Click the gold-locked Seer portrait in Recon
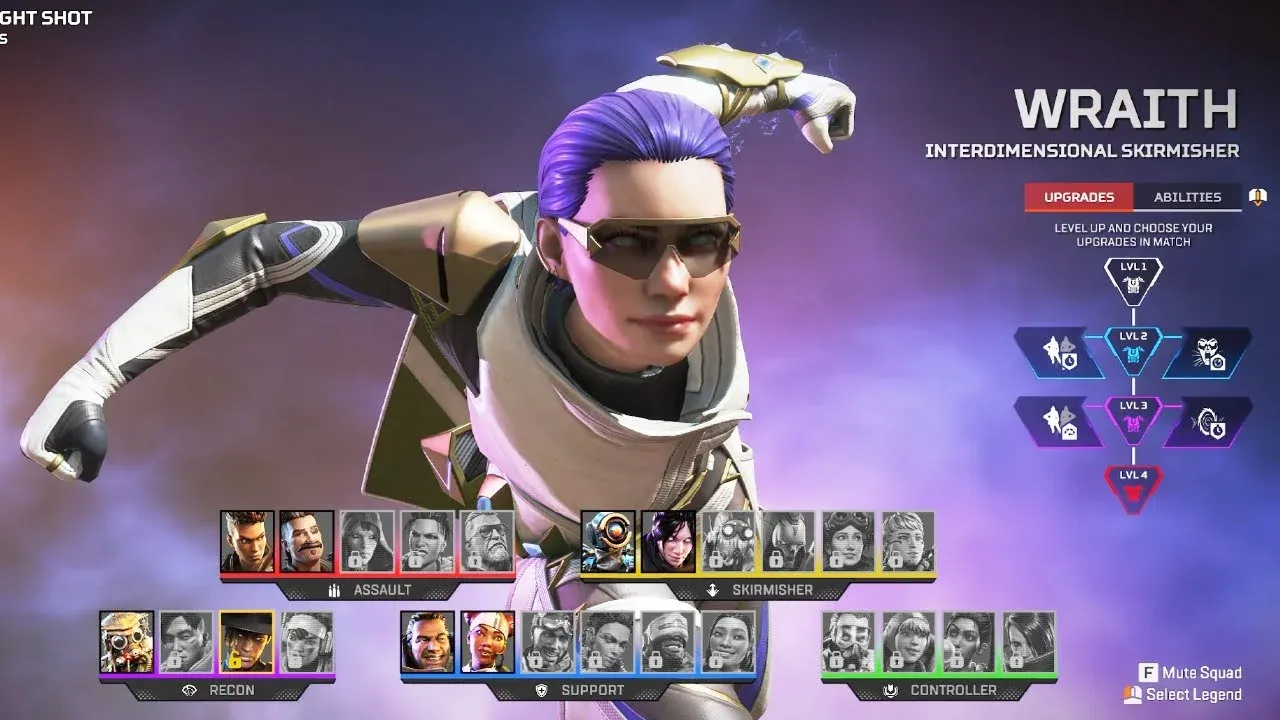 tap(246, 641)
